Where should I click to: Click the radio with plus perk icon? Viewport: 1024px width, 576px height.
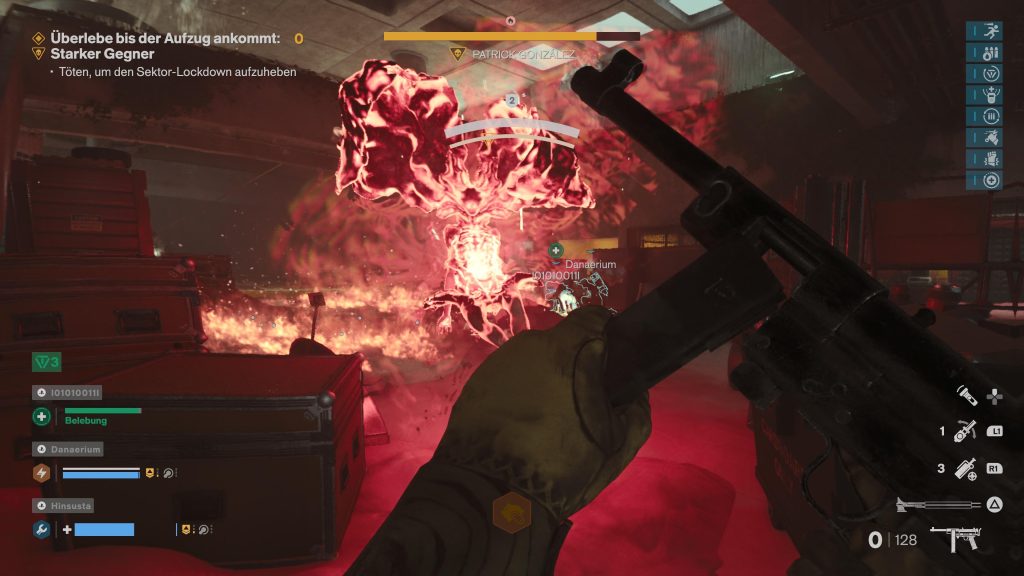click(x=991, y=95)
